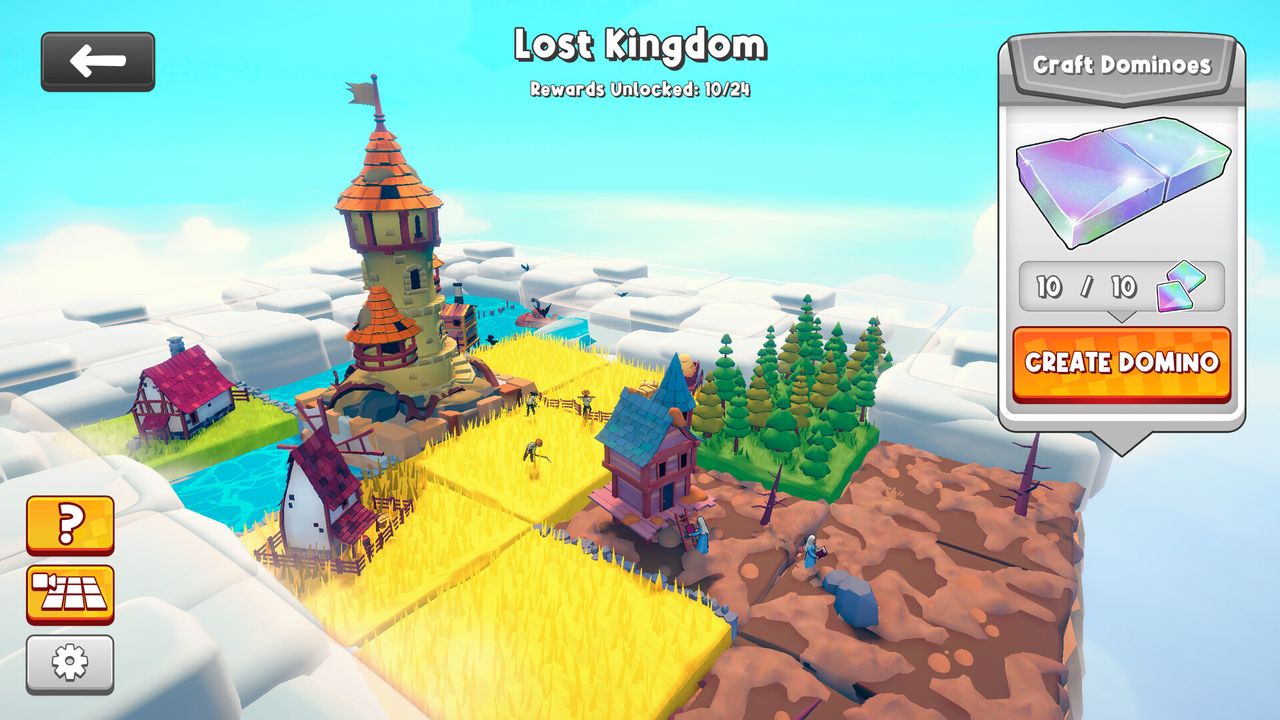Image resolution: width=1280 pixels, height=720 pixels.
Task: Open the question mark help button
Action: 70,524
